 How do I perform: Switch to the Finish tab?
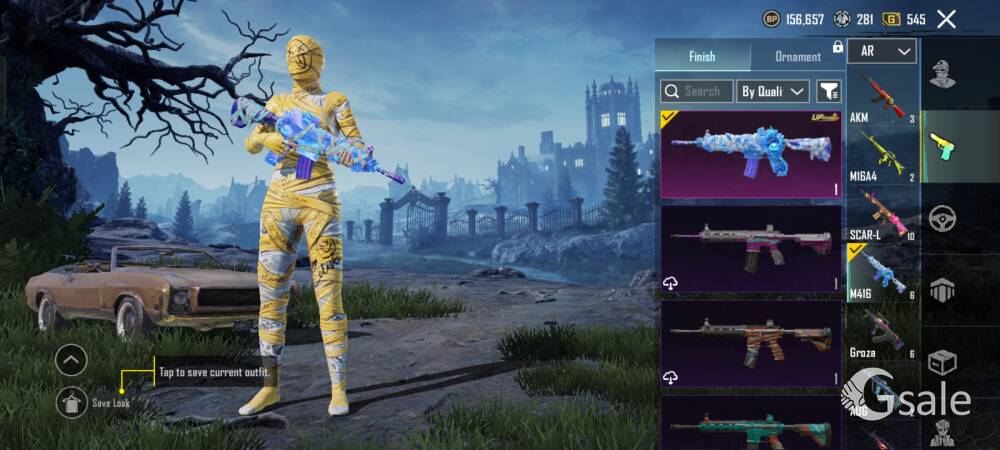pyautogui.click(x=702, y=56)
